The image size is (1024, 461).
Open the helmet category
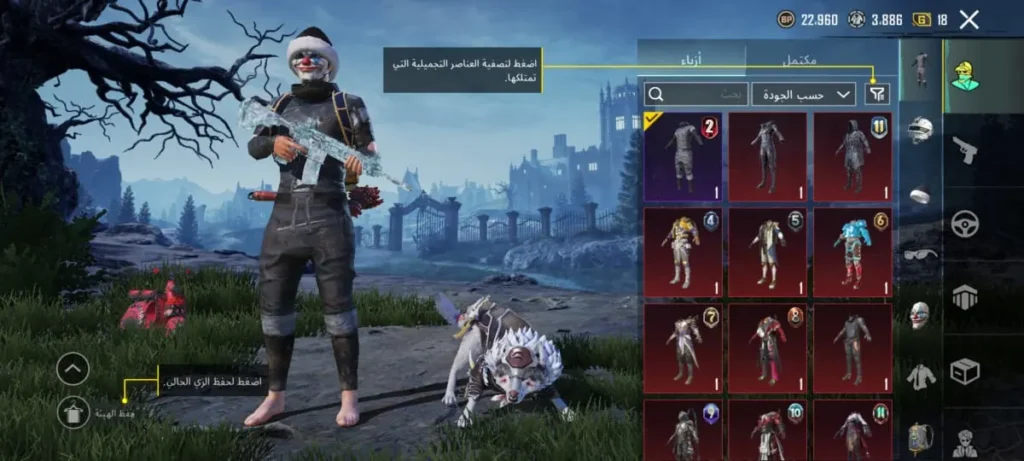coord(920,131)
